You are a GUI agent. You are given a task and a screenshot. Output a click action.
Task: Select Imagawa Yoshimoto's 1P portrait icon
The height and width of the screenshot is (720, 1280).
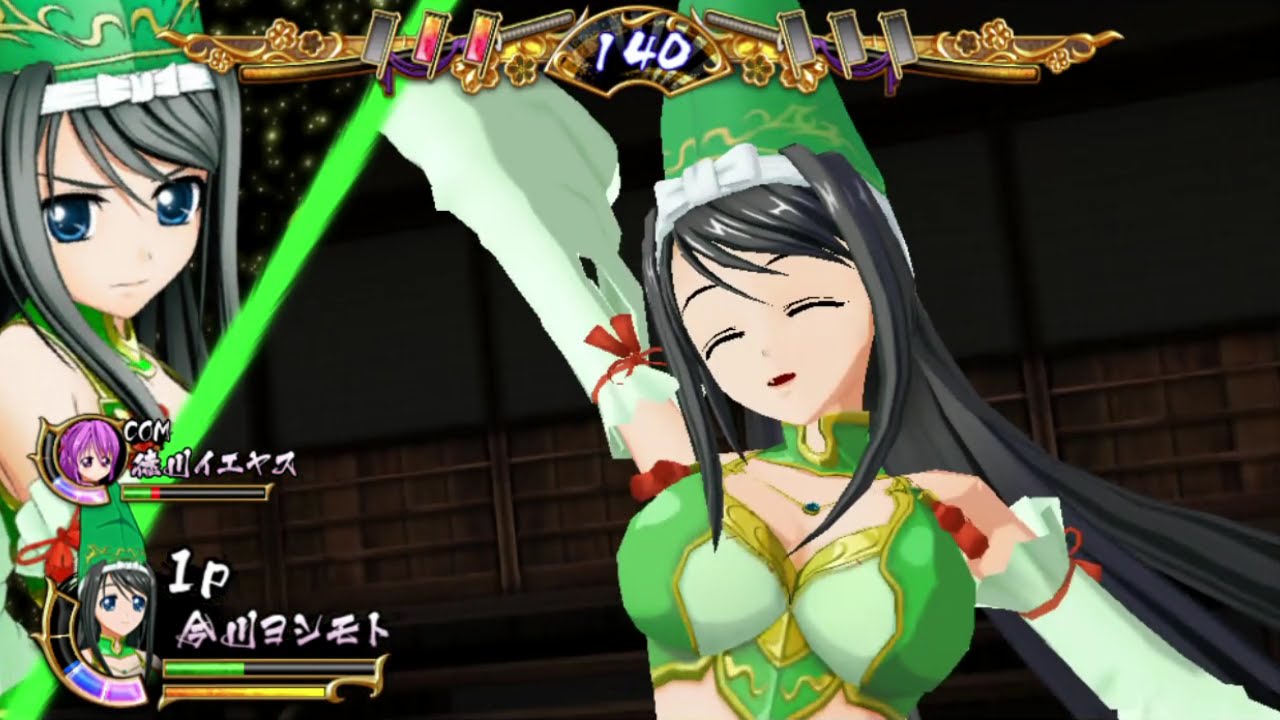point(107,614)
